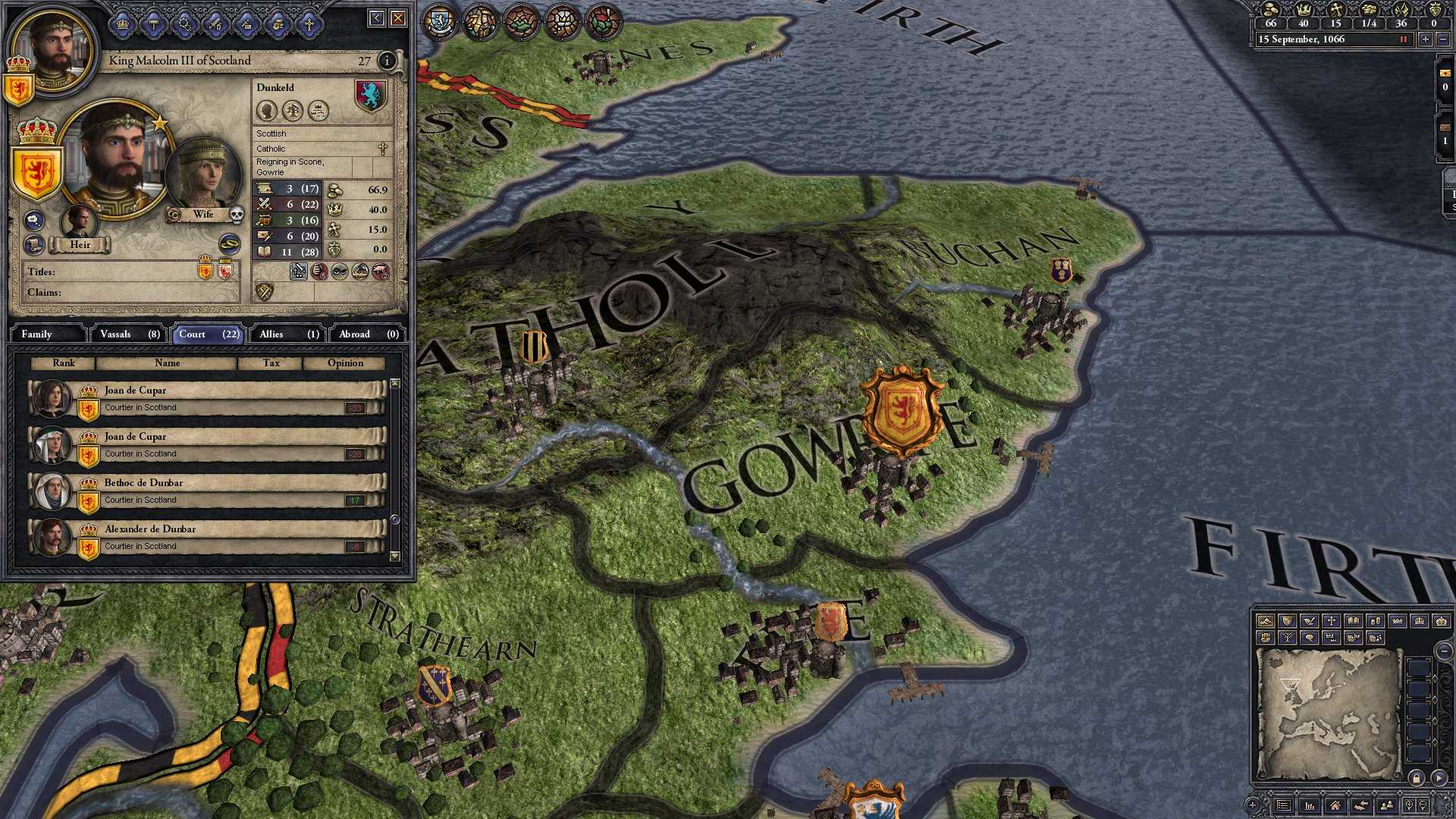Open diplomatic actions via the crown icon
This screenshot has height=819, width=1456.
[x=123, y=24]
